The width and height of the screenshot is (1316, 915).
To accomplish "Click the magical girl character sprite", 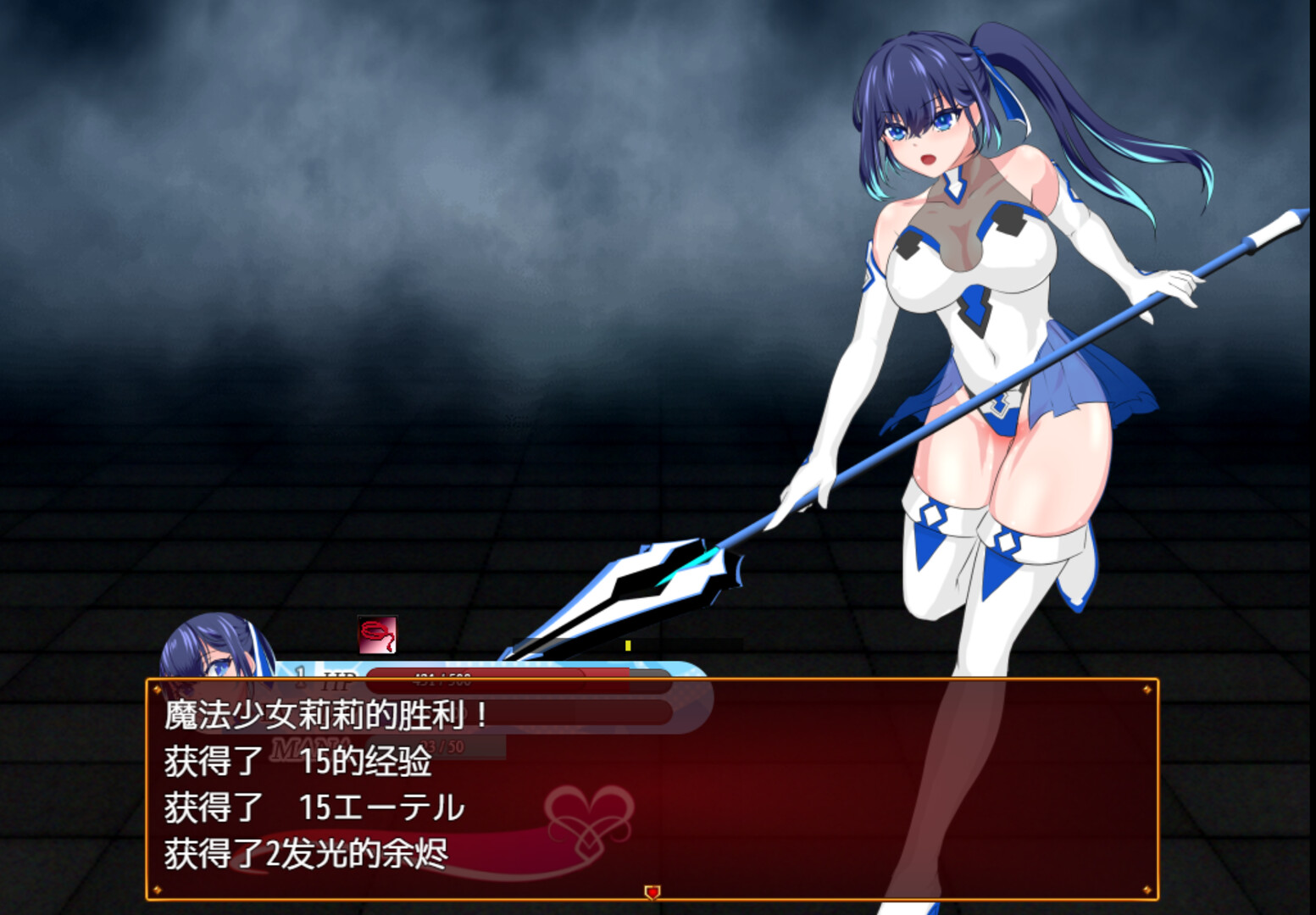I will 975,339.
